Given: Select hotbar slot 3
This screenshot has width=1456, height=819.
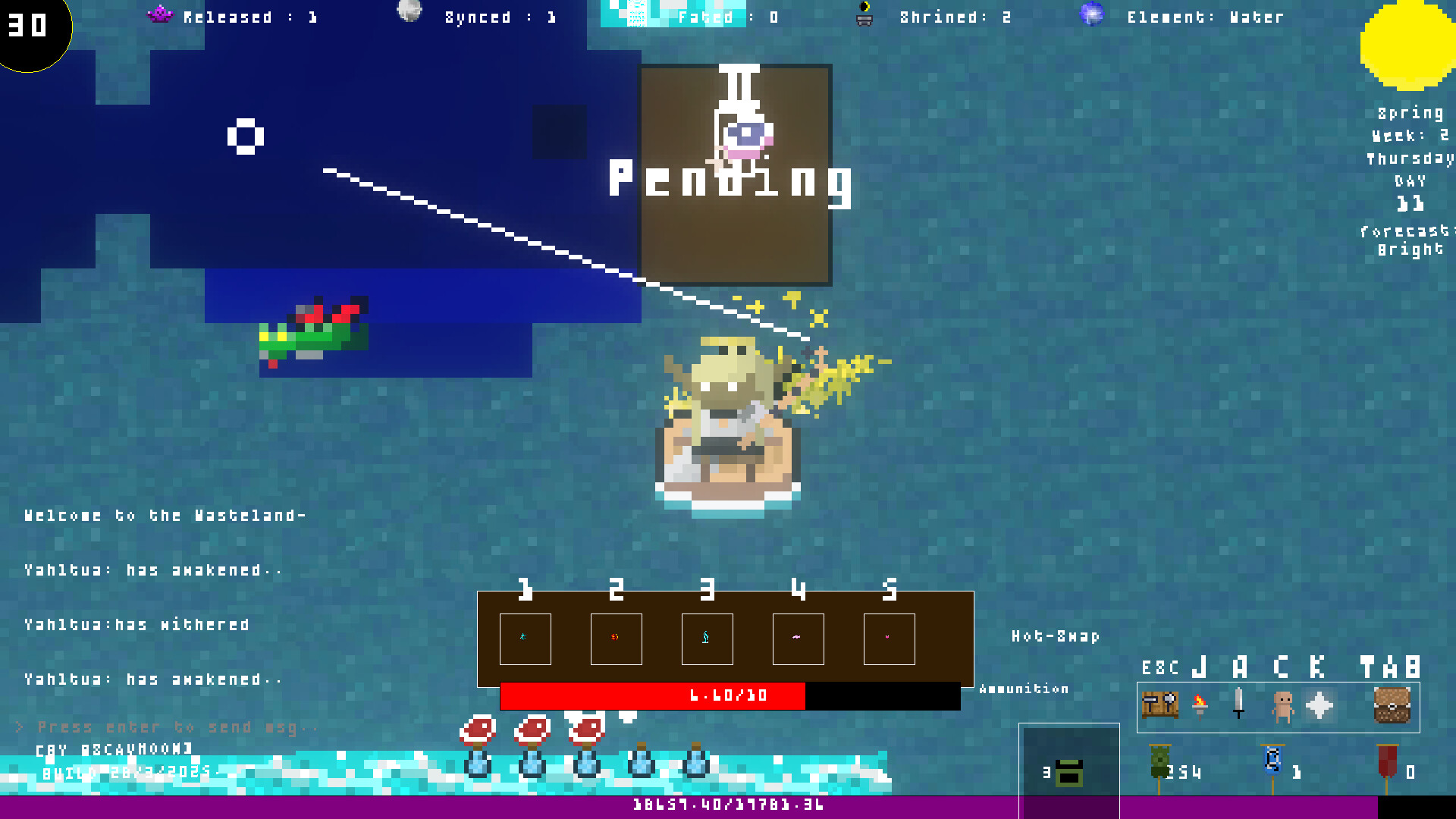Looking at the screenshot, I should coord(707,639).
